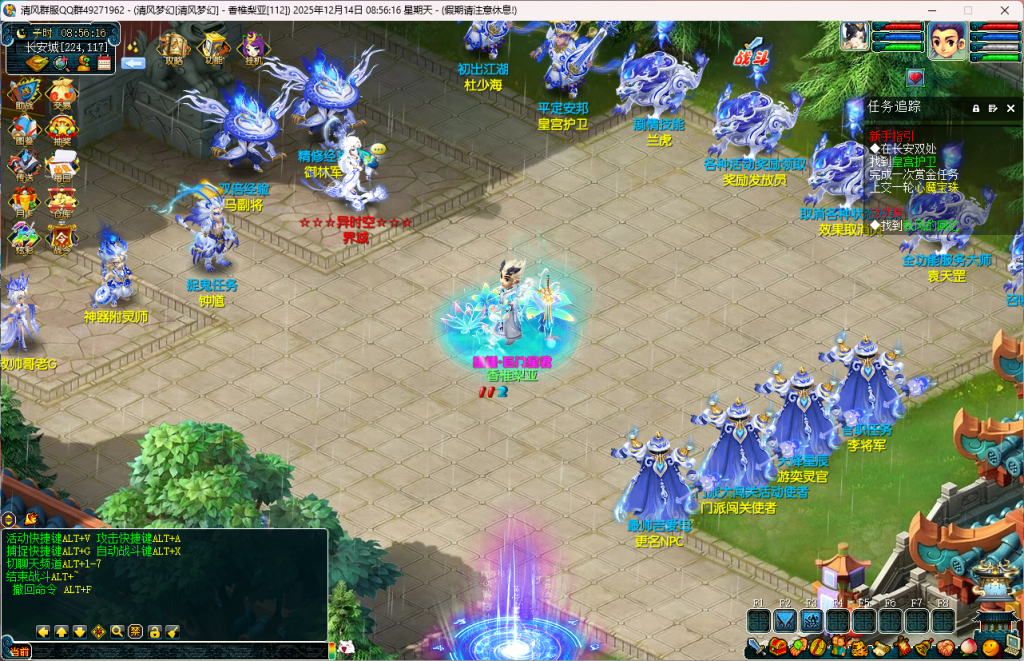
Task: Open the calendar icon under the clock
Action: pos(105,63)
